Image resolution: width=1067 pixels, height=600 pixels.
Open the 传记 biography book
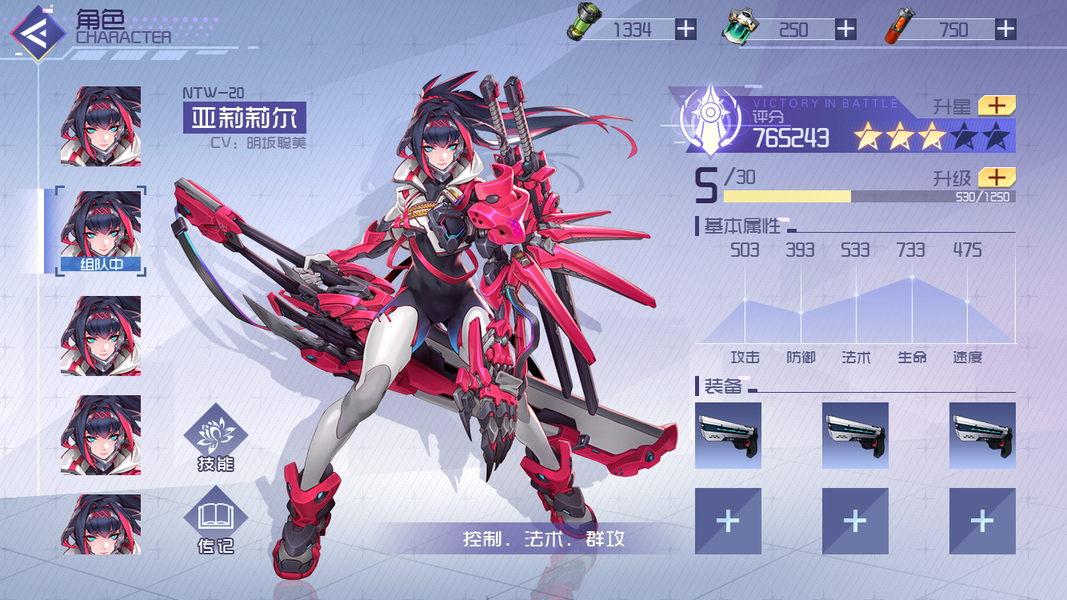coord(216,523)
